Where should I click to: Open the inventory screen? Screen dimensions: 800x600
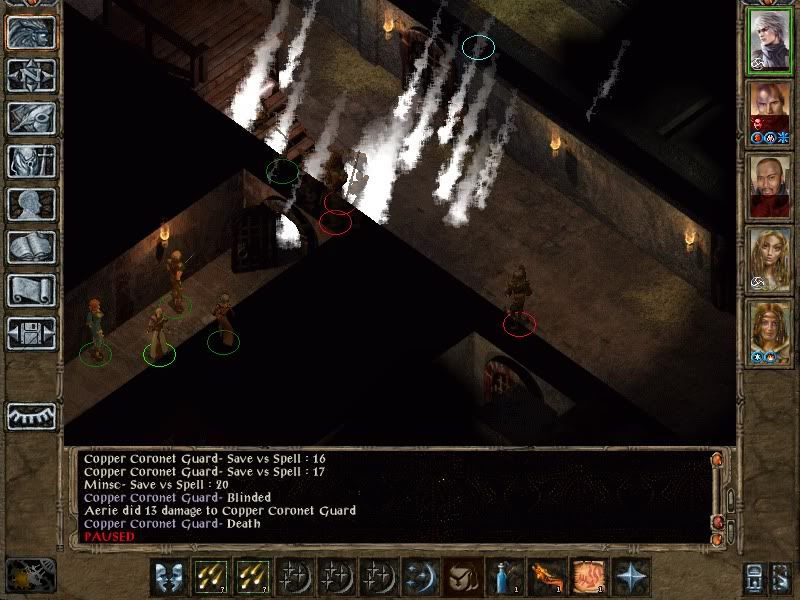coord(31,161)
